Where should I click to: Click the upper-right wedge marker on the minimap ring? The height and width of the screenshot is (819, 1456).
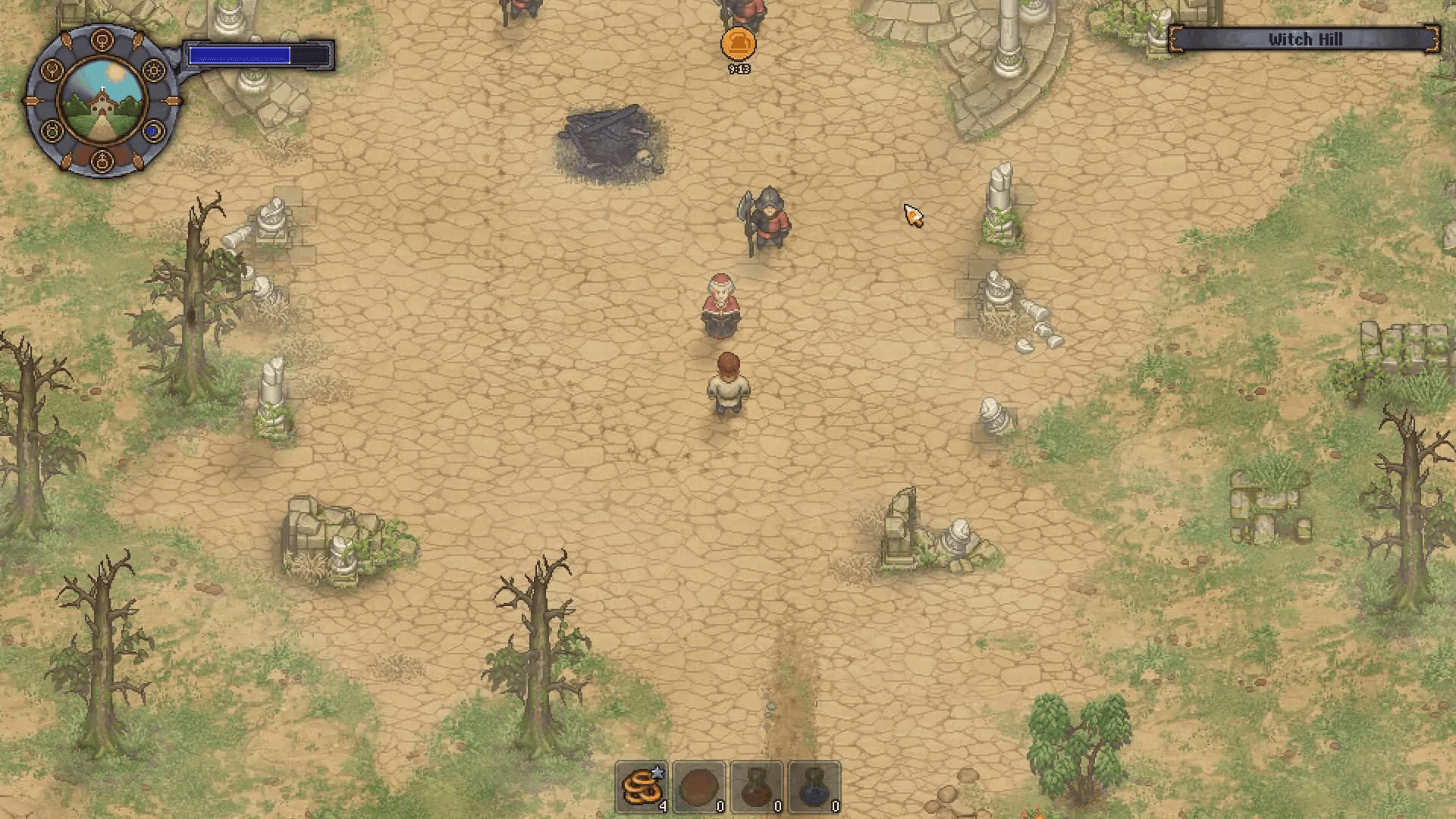pos(139,40)
